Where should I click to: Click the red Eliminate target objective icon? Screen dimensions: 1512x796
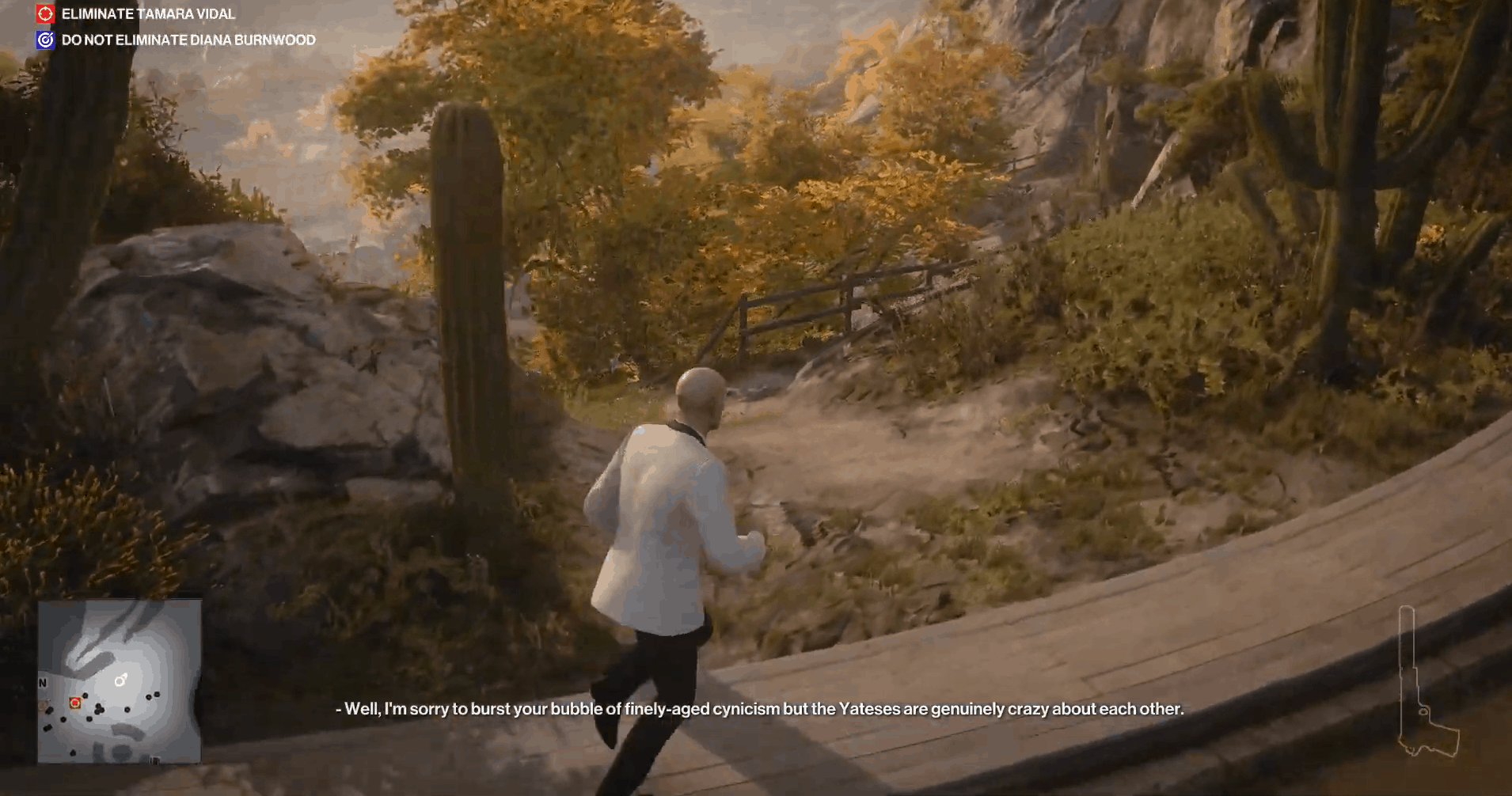tap(45, 13)
